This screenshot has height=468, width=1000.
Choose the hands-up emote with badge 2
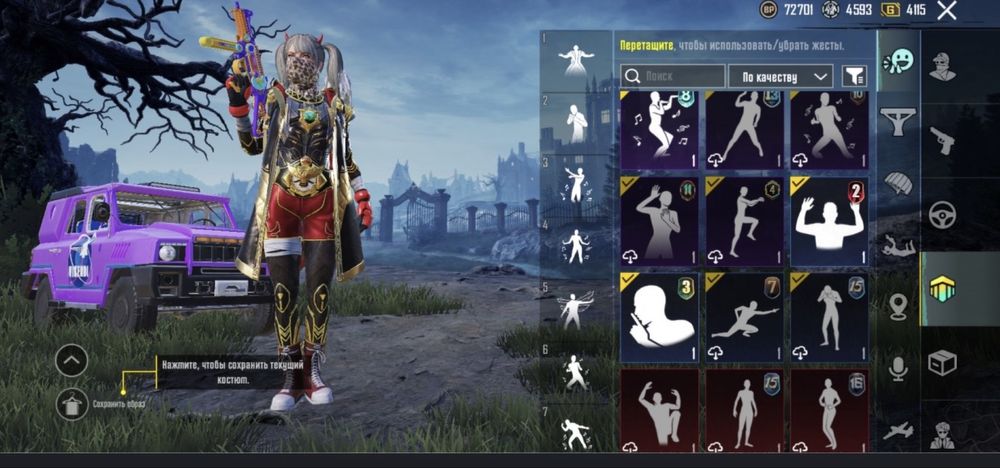[828, 222]
